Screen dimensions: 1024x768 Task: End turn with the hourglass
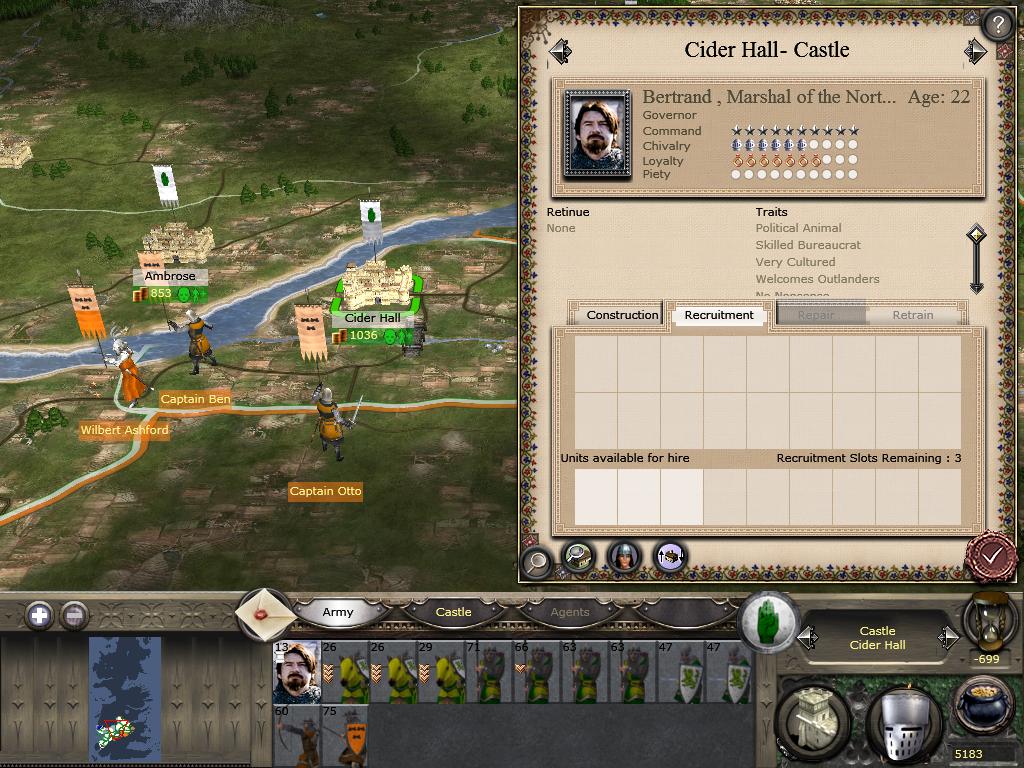[x=989, y=620]
